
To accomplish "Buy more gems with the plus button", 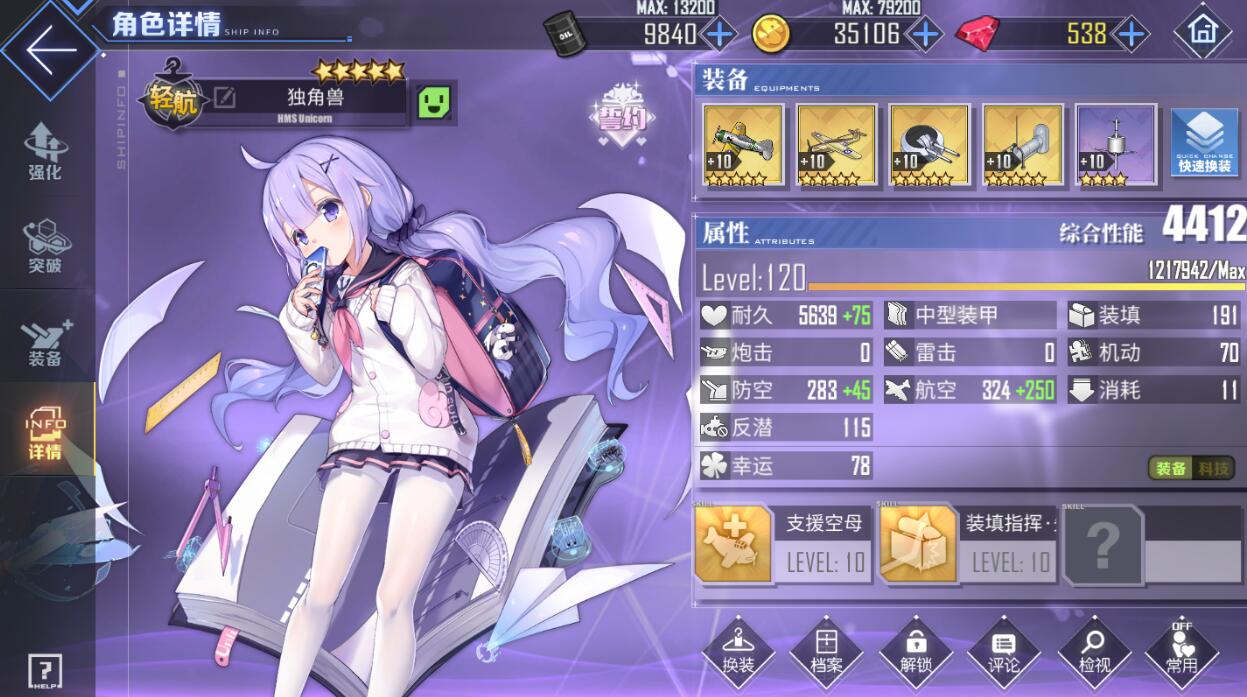I will 1130,34.
